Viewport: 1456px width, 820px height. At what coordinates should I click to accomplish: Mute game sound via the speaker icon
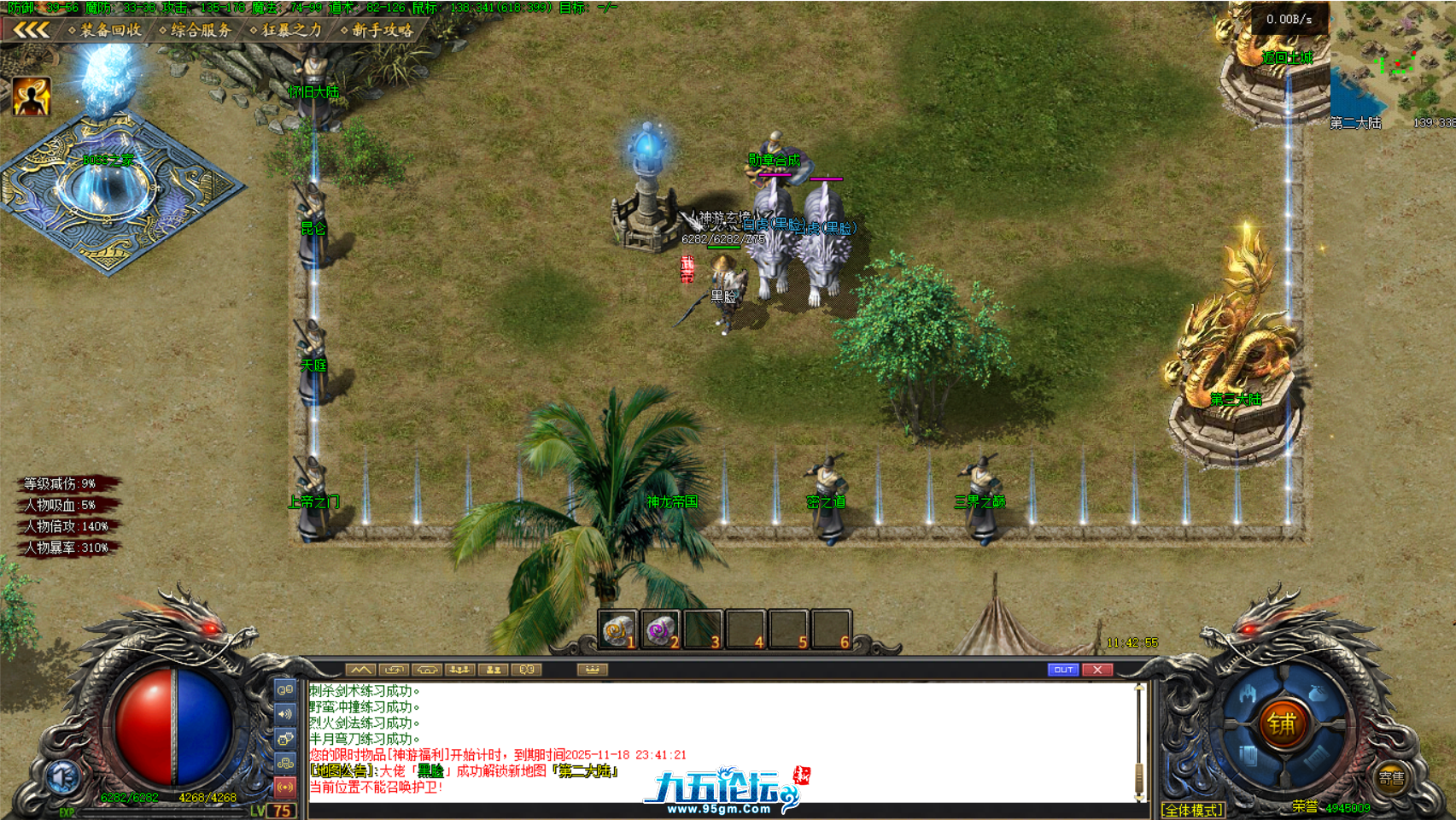285,714
